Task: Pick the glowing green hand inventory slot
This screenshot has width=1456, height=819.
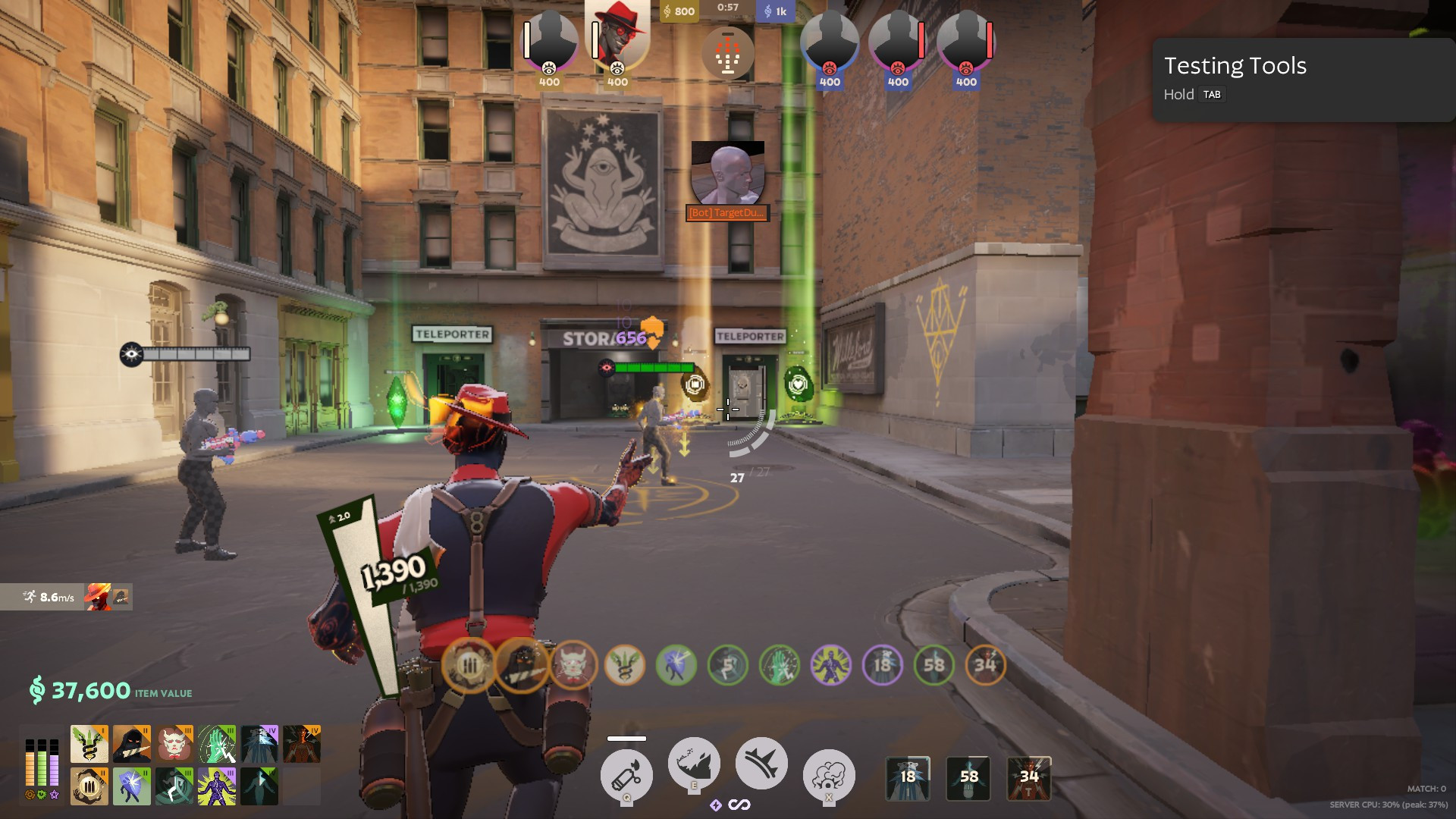Action: click(217, 744)
